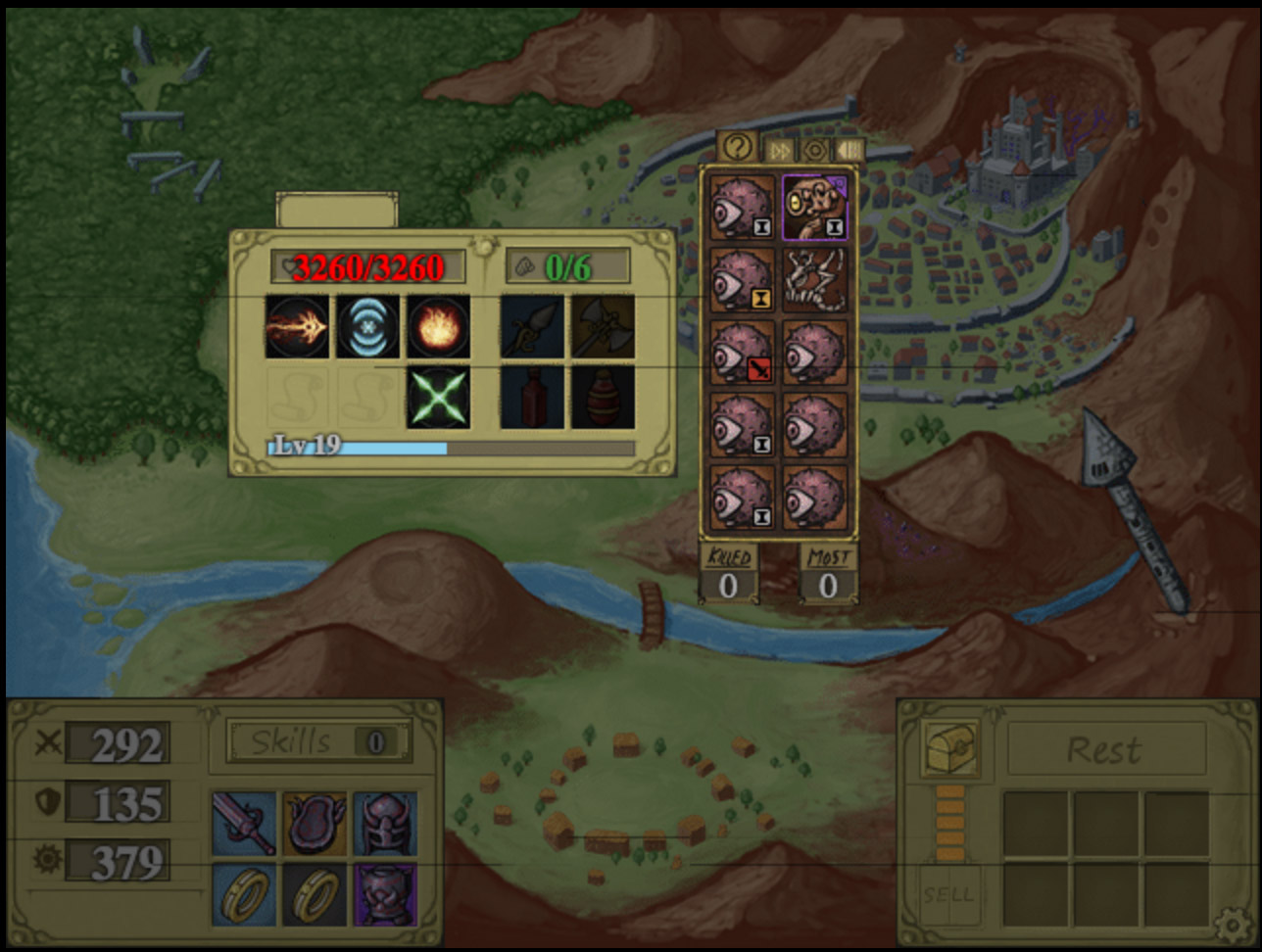Select the equipped sword slot
The image size is (1262, 952).
(245, 823)
